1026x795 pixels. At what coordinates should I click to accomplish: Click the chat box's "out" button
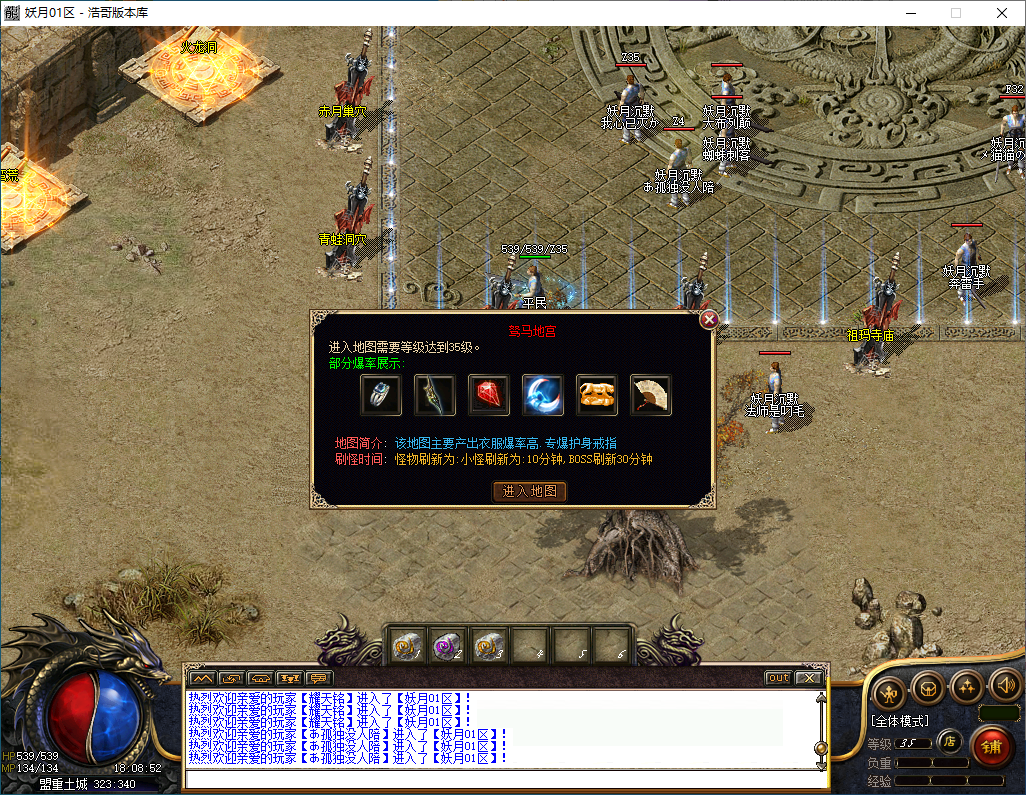click(778, 678)
